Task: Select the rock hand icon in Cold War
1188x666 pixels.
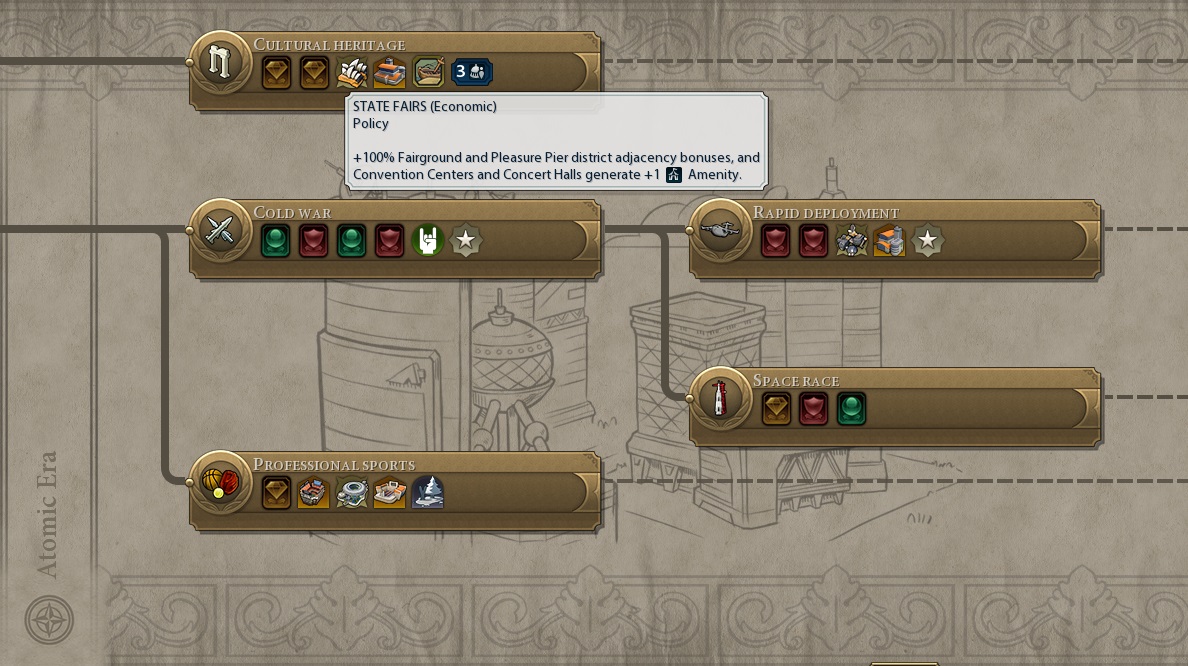Action: point(427,241)
